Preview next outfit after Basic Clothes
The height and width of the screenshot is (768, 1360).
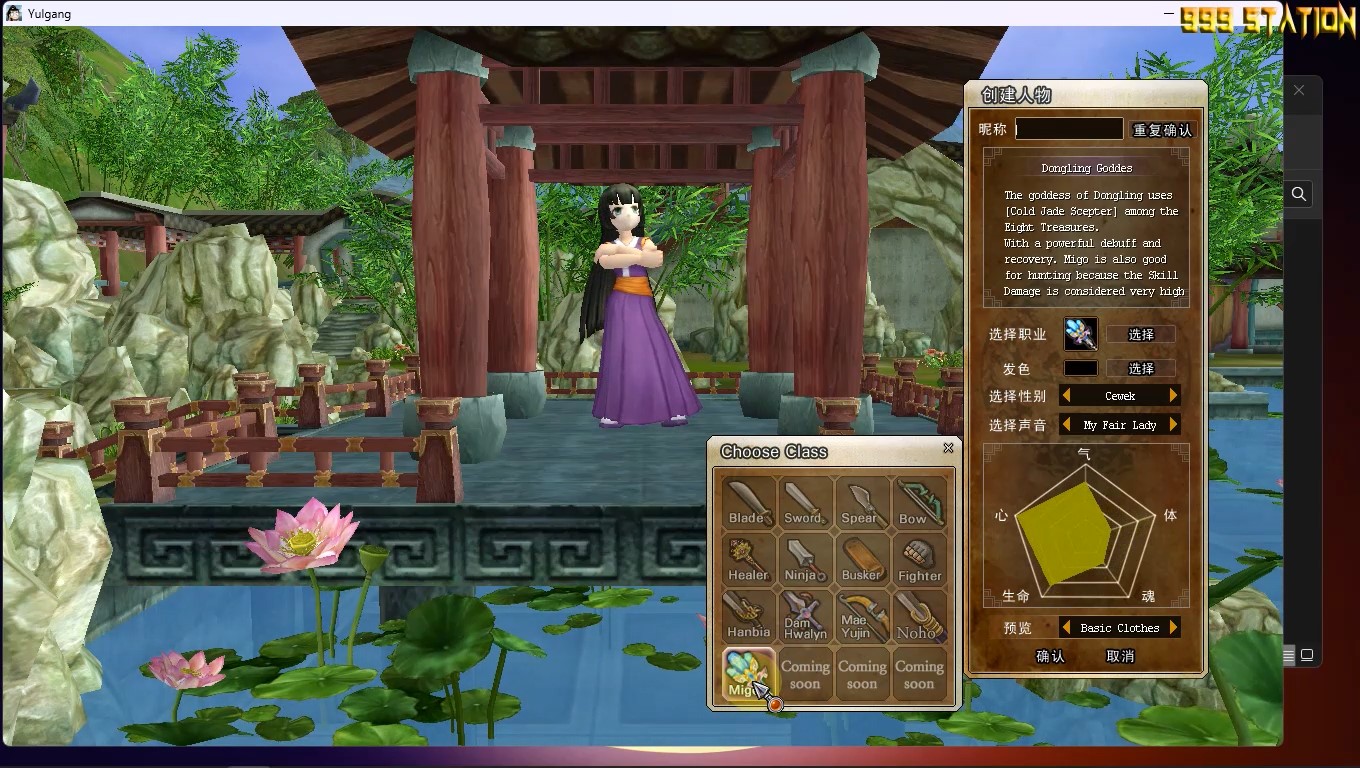click(x=1174, y=628)
